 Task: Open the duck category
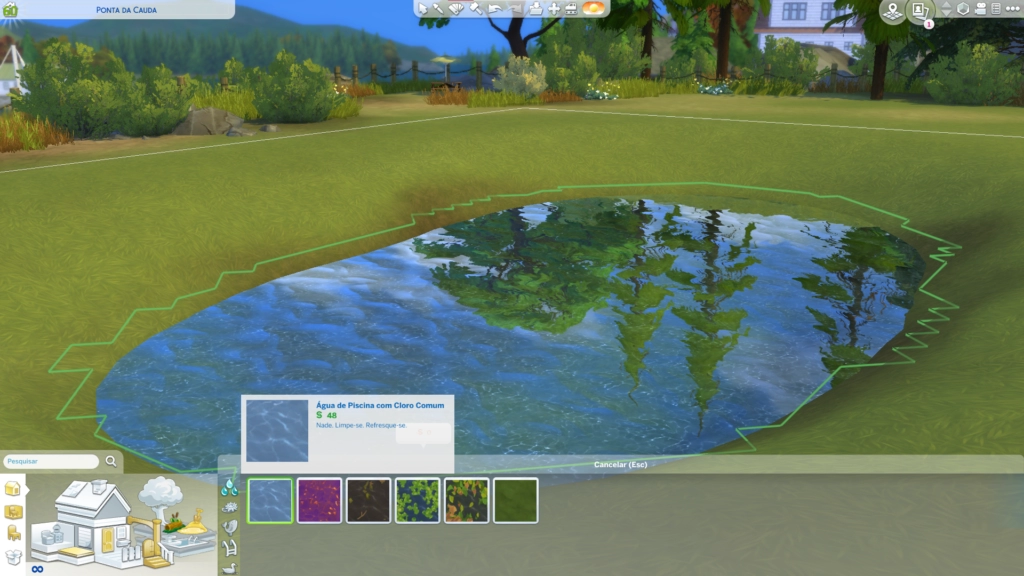(230, 567)
